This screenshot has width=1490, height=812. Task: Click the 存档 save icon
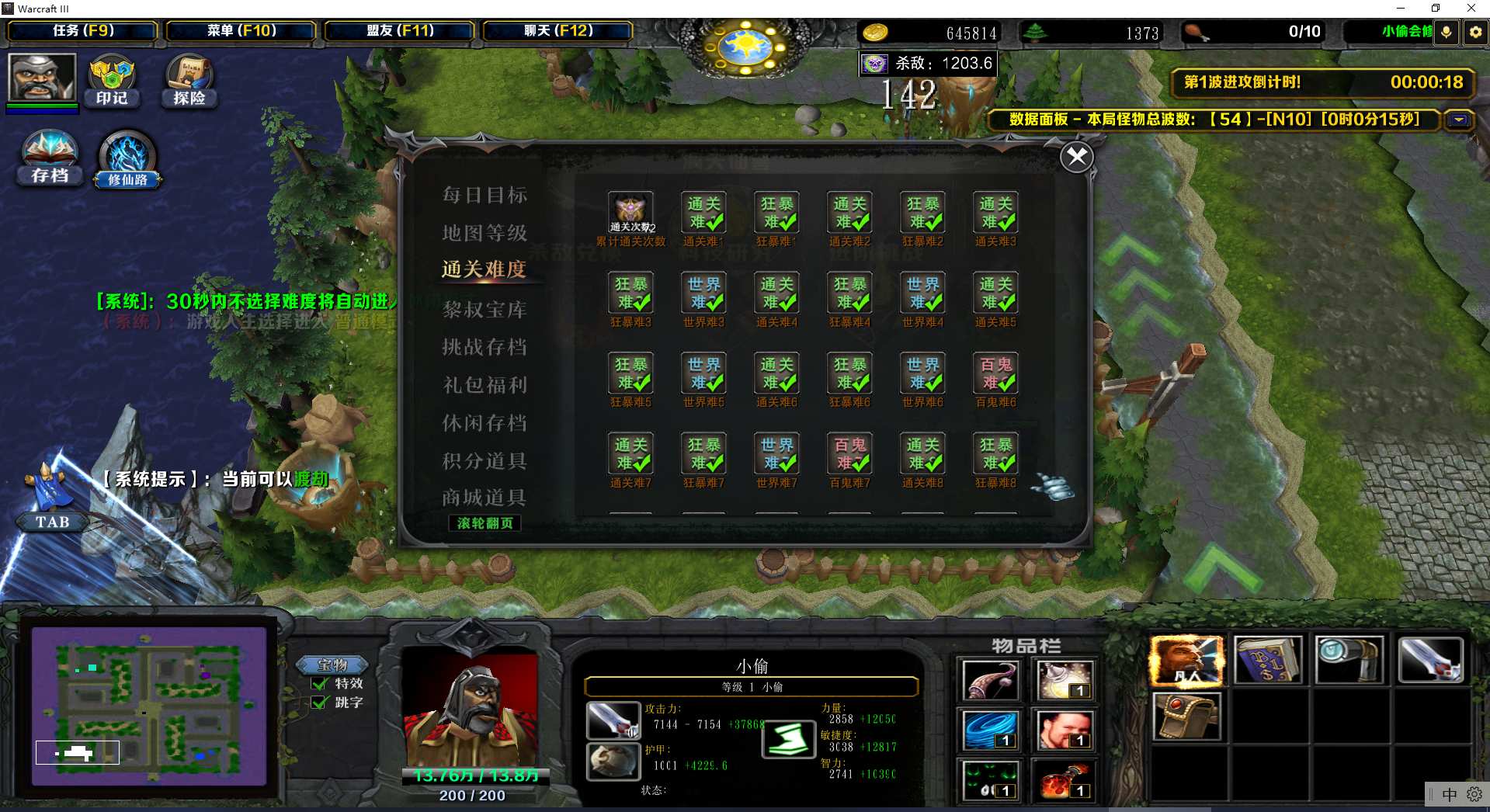pos(50,158)
